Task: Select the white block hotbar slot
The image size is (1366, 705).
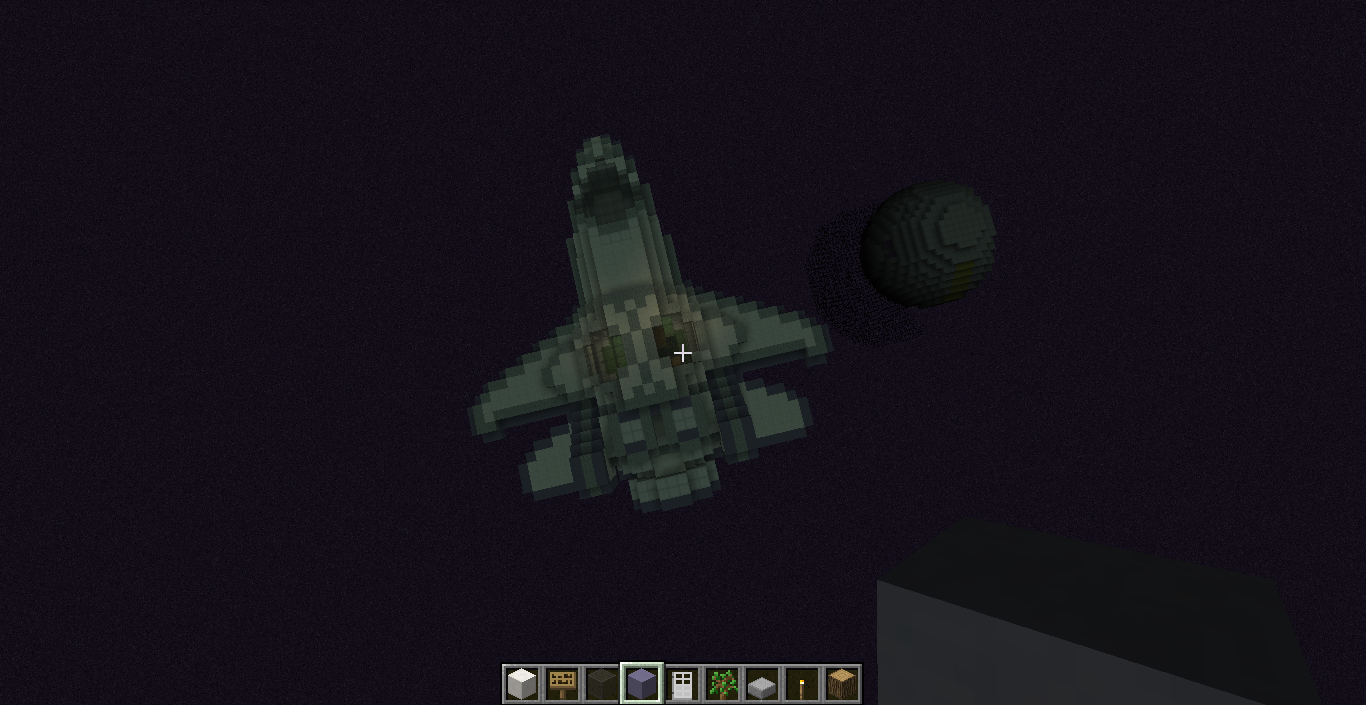Action: tap(522, 684)
